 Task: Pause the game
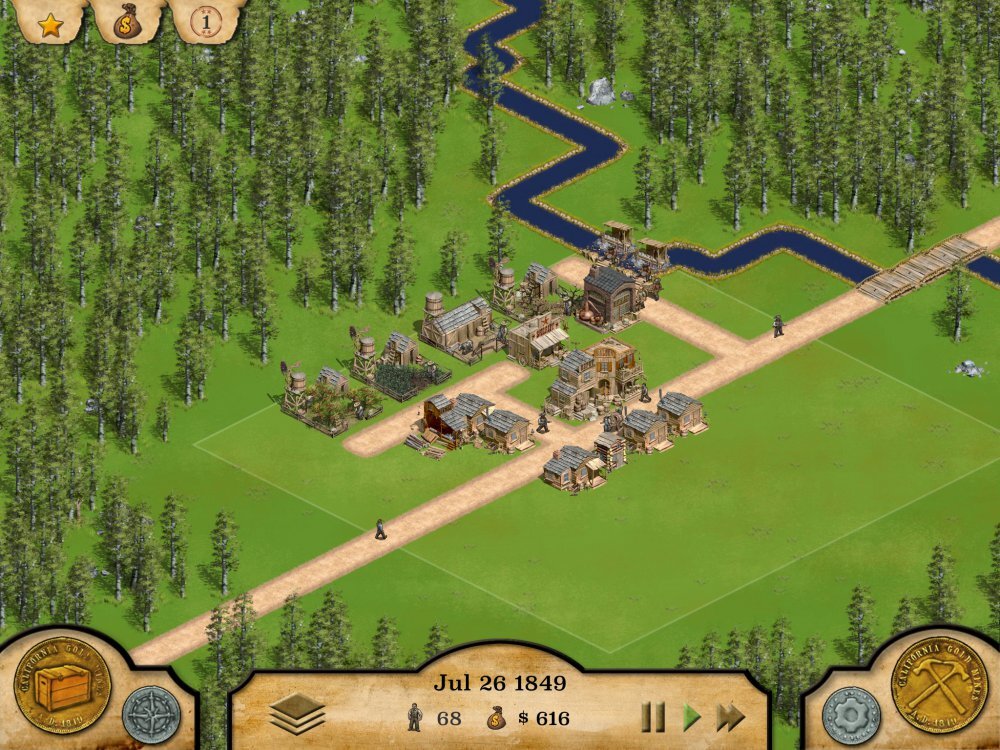653,716
